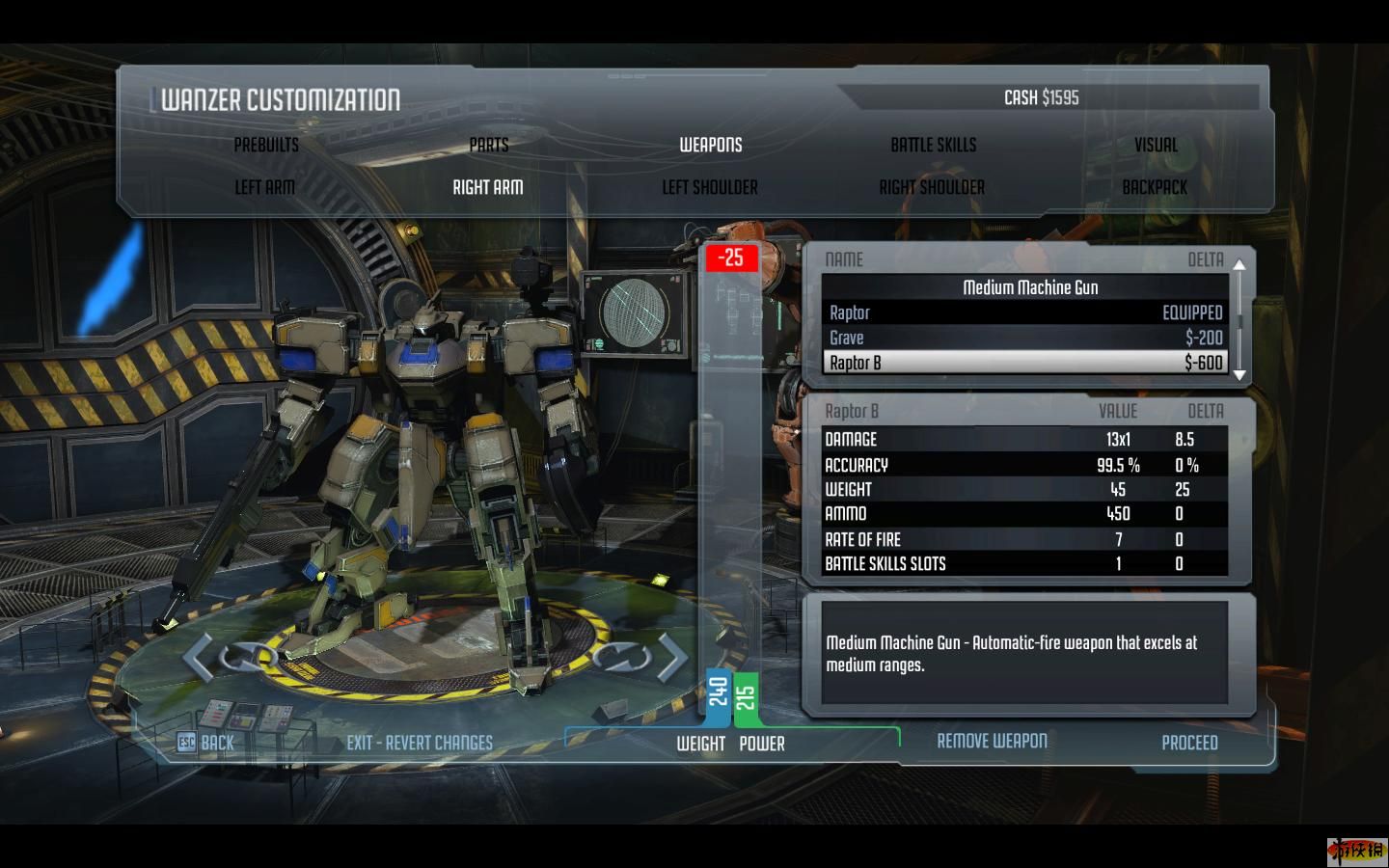Pick the Grave weapon in the list
The height and width of the screenshot is (868, 1389).
1025,338
